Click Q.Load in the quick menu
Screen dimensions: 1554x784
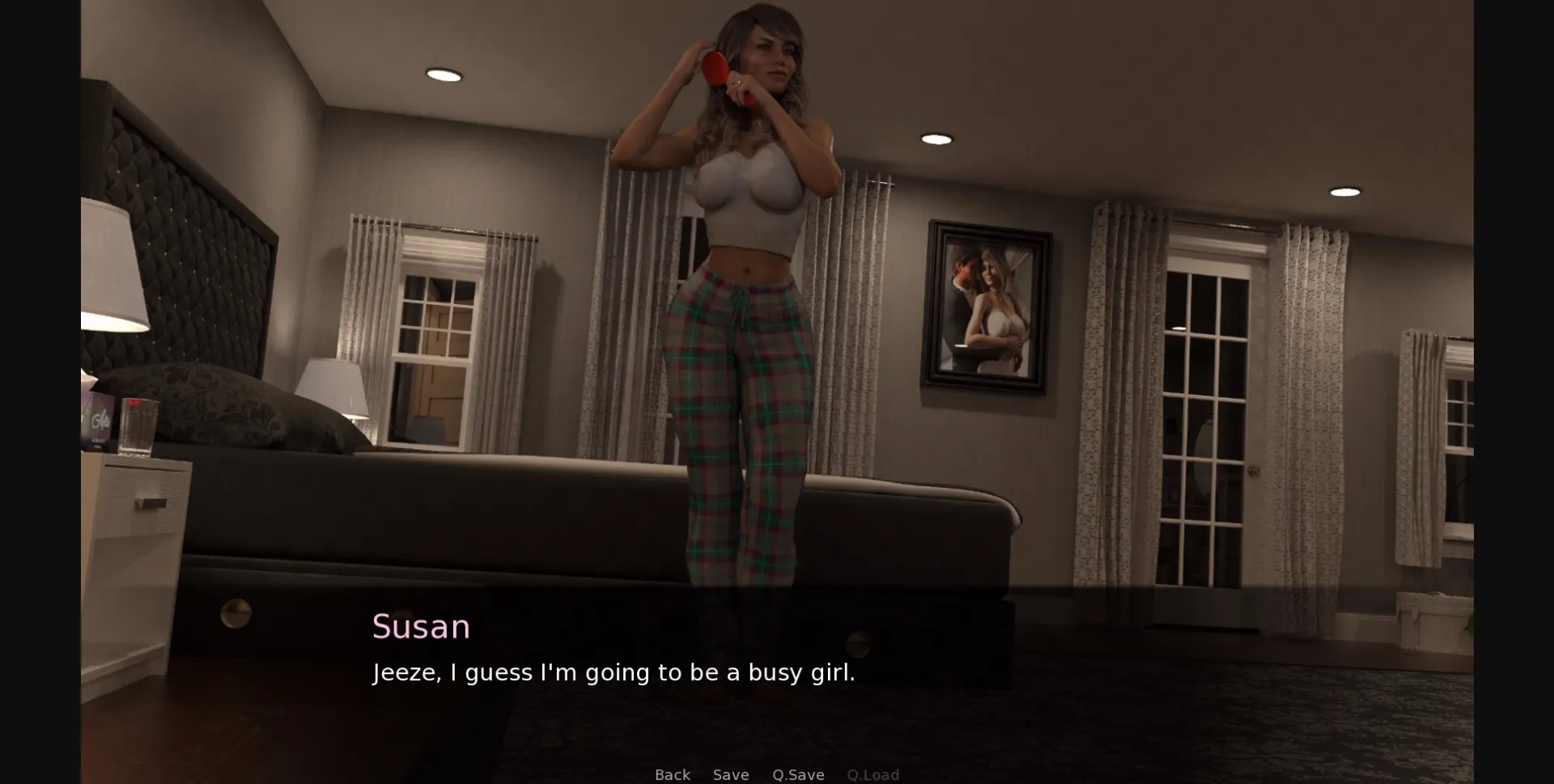pos(873,774)
